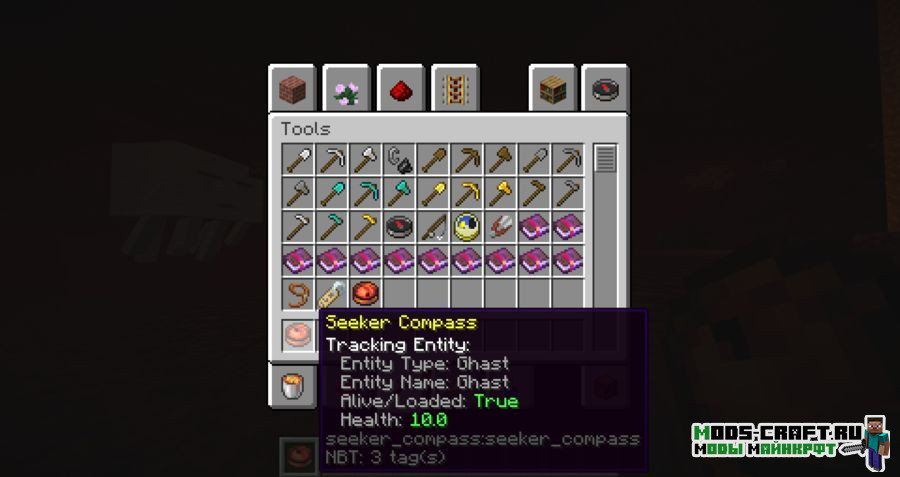Choose the name tag item
Screen dimensions: 900x477
pyautogui.click(x=331, y=294)
